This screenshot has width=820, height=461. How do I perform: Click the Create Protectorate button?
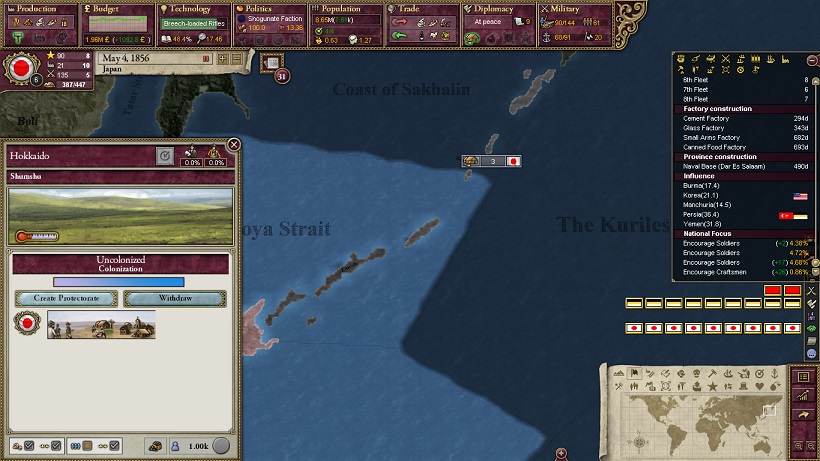(x=66, y=299)
